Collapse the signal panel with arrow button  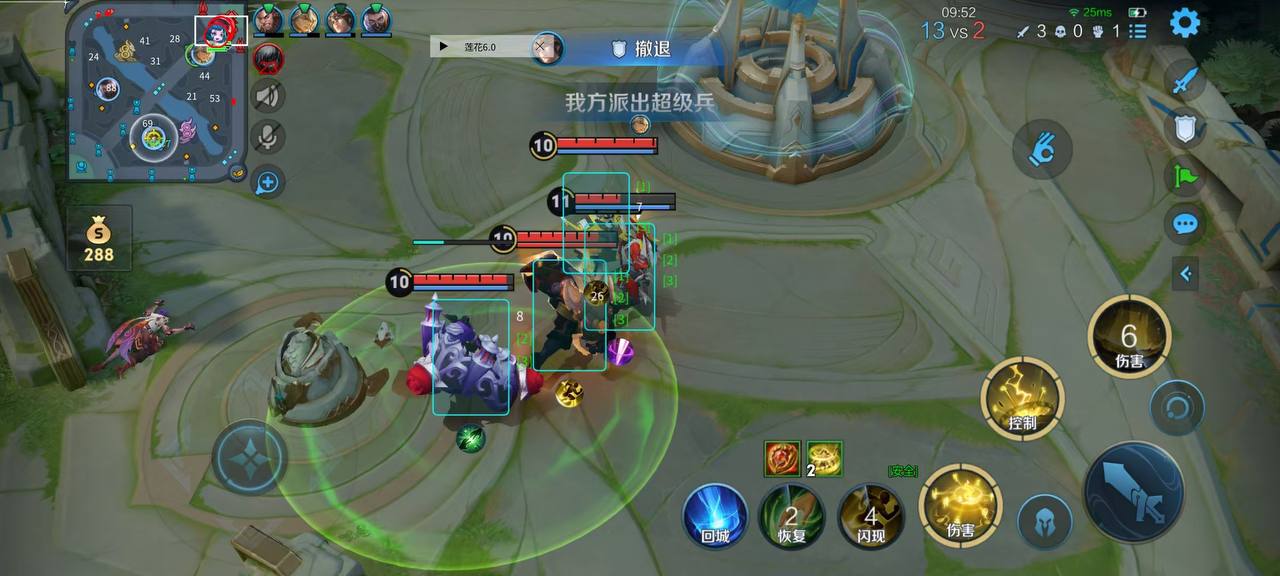click(x=1185, y=272)
